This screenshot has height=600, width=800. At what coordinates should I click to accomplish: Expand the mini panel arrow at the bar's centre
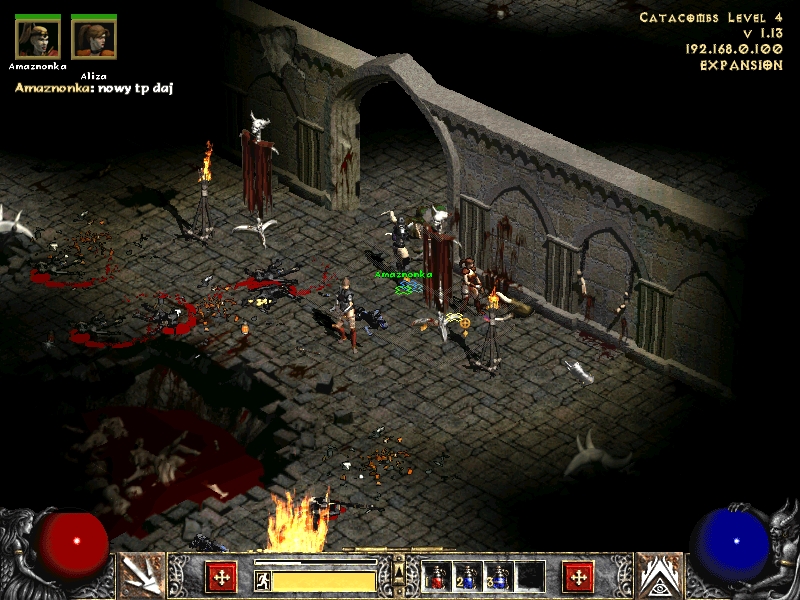click(x=399, y=570)
